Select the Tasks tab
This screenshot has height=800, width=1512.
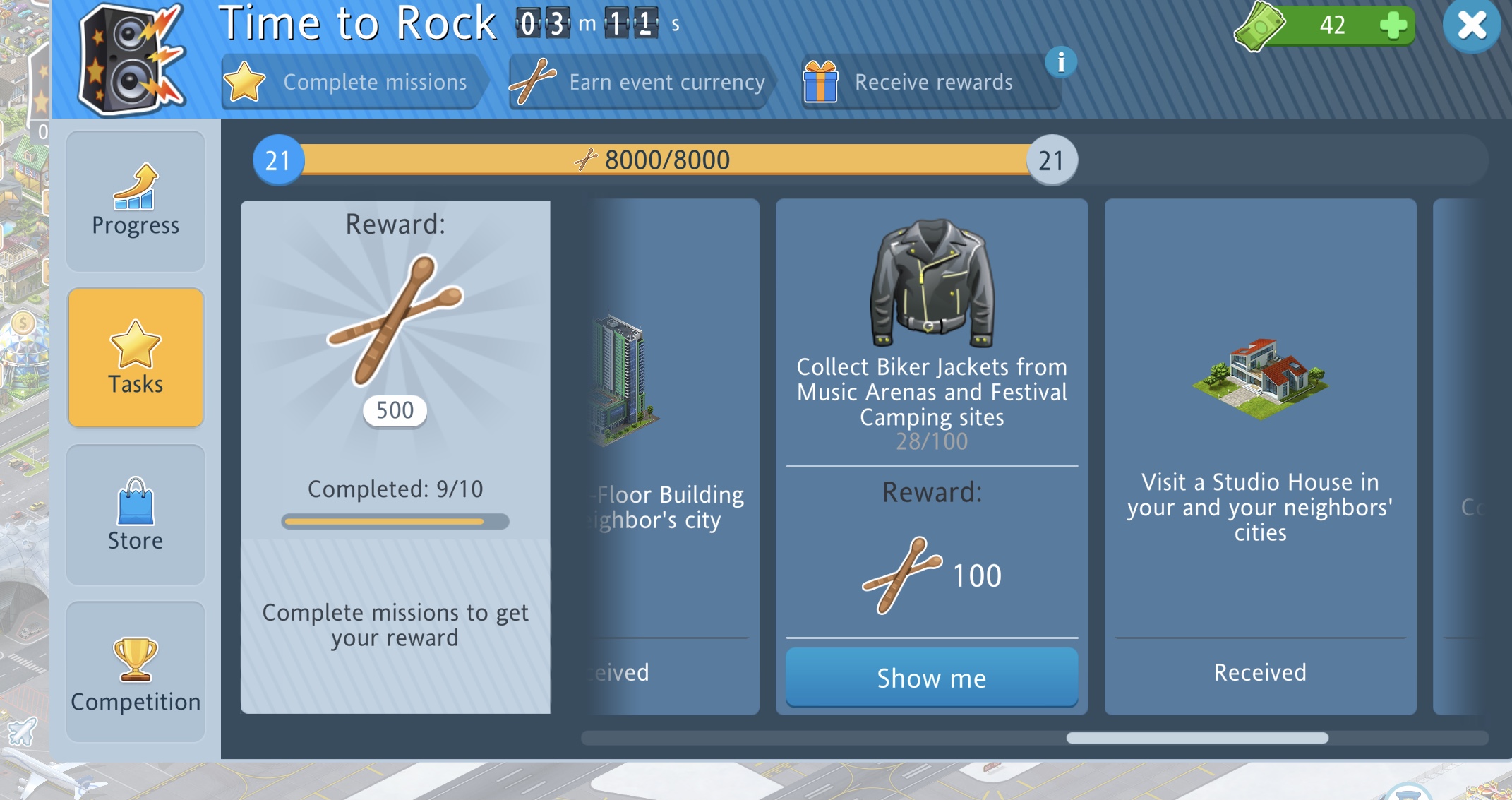click(136, 357)
